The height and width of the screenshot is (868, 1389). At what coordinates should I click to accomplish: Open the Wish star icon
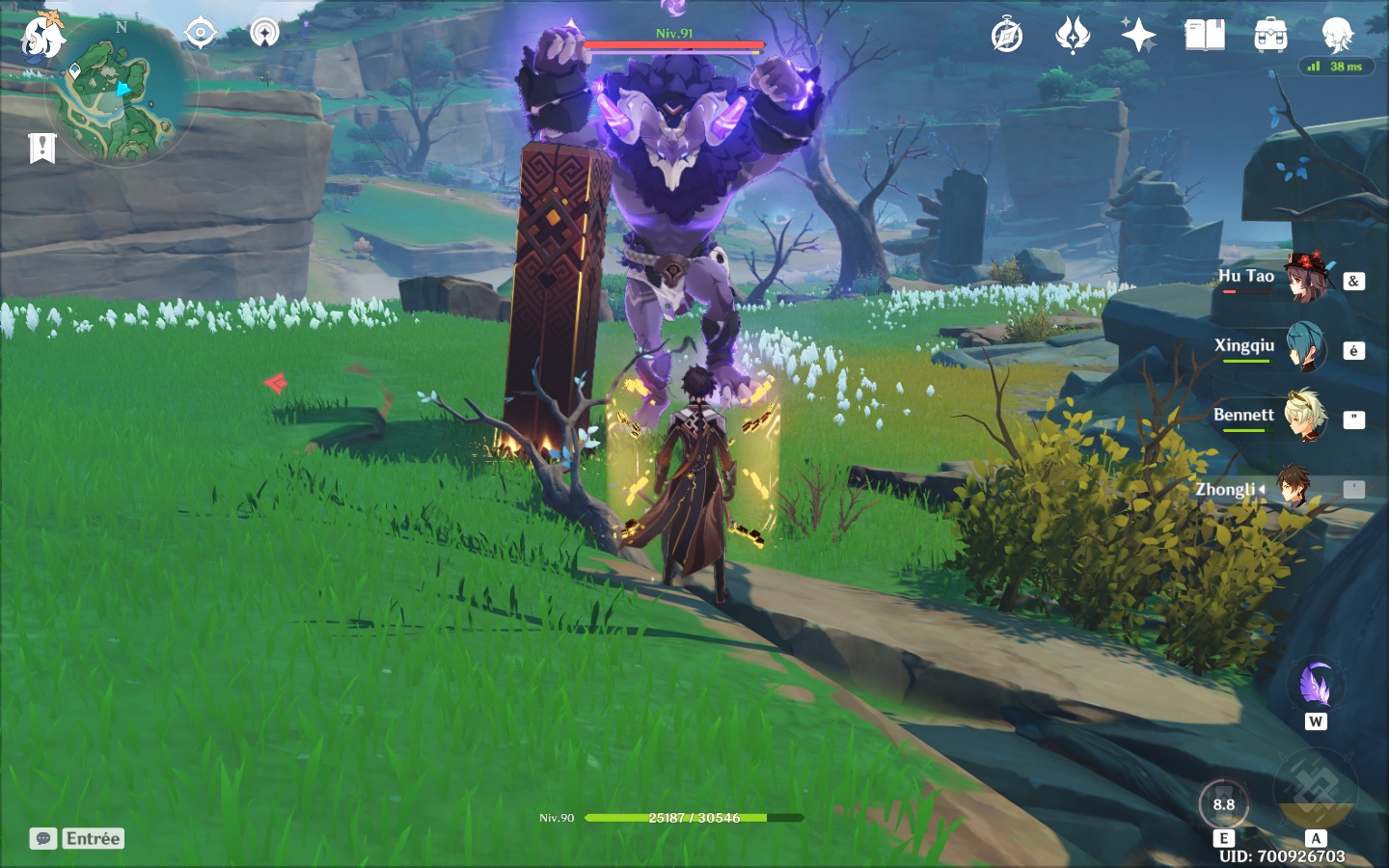1138,37
